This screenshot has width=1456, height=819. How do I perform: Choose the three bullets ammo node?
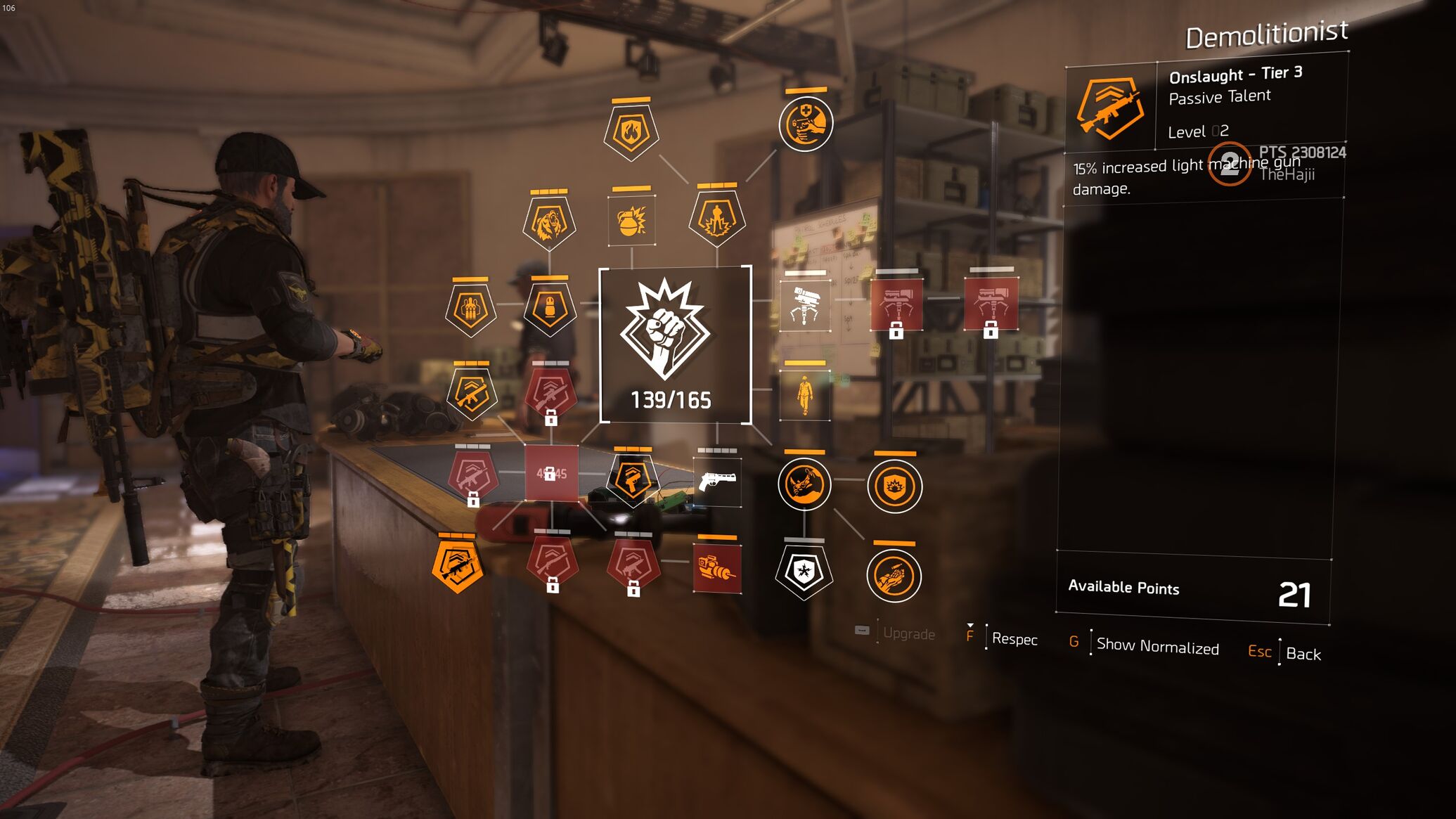pyautogui.click(x=470, y=309)
